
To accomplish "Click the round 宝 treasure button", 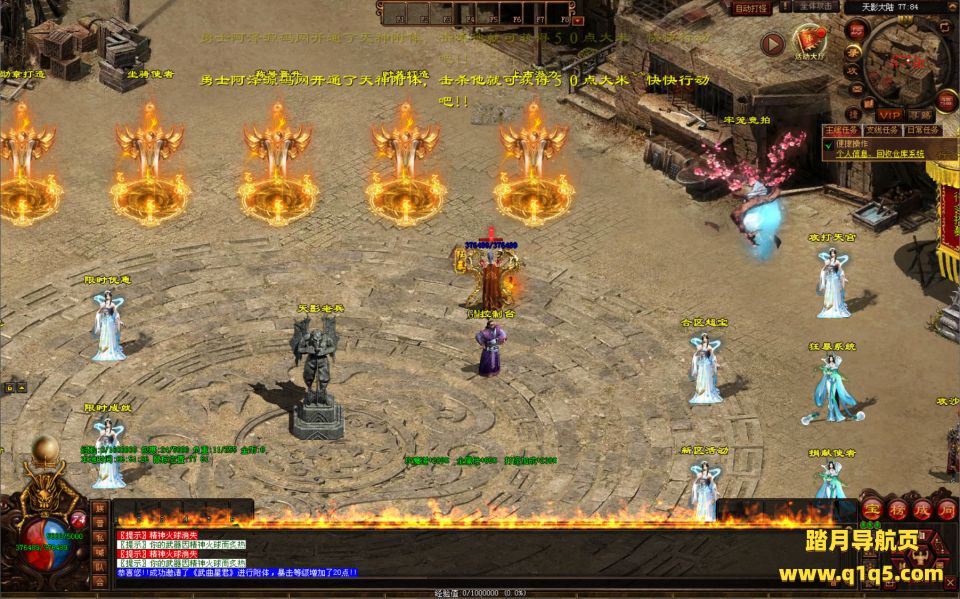I will 872,510.
